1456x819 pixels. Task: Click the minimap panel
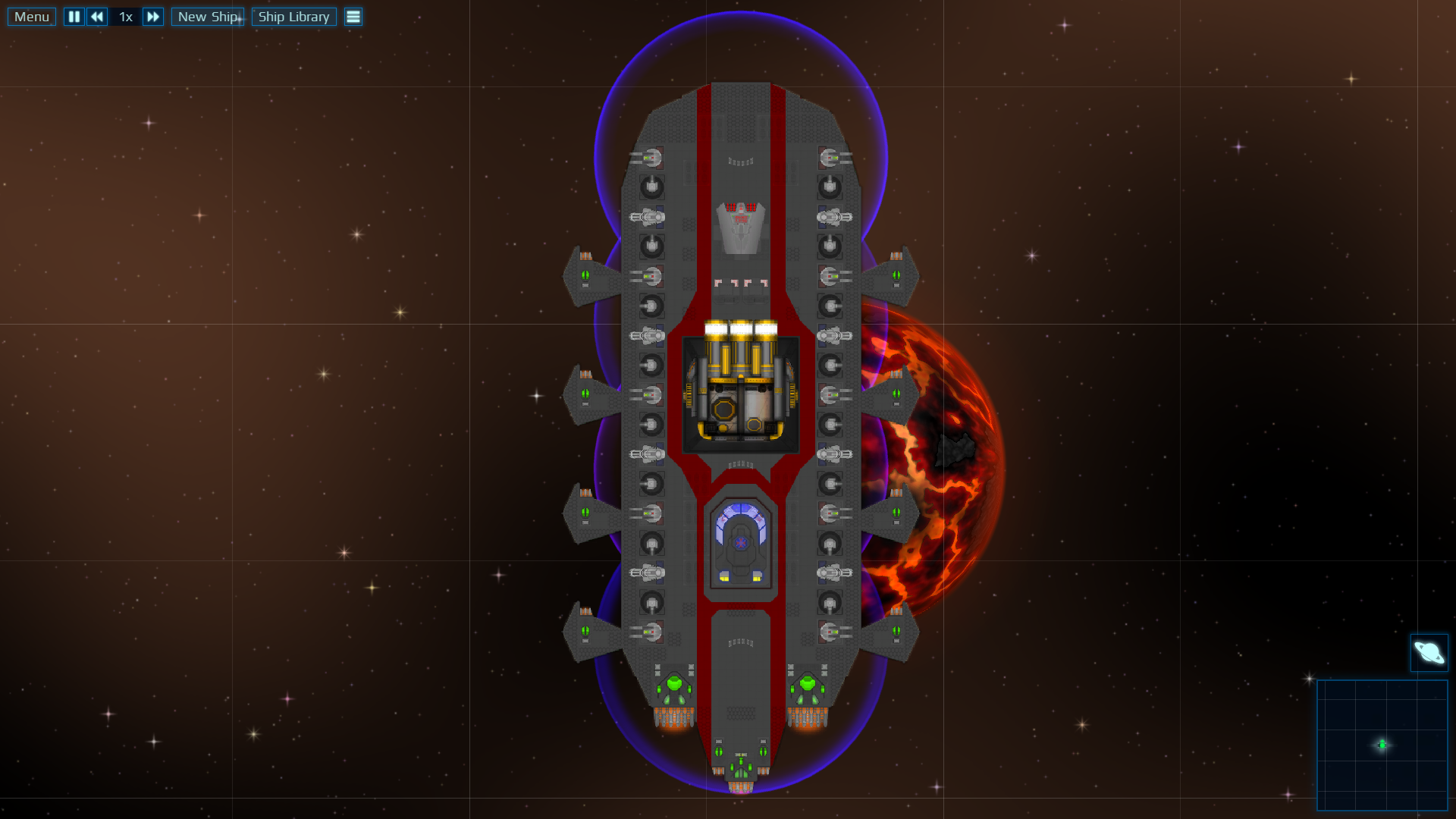pyautogui.click(x=1382, y=745)
